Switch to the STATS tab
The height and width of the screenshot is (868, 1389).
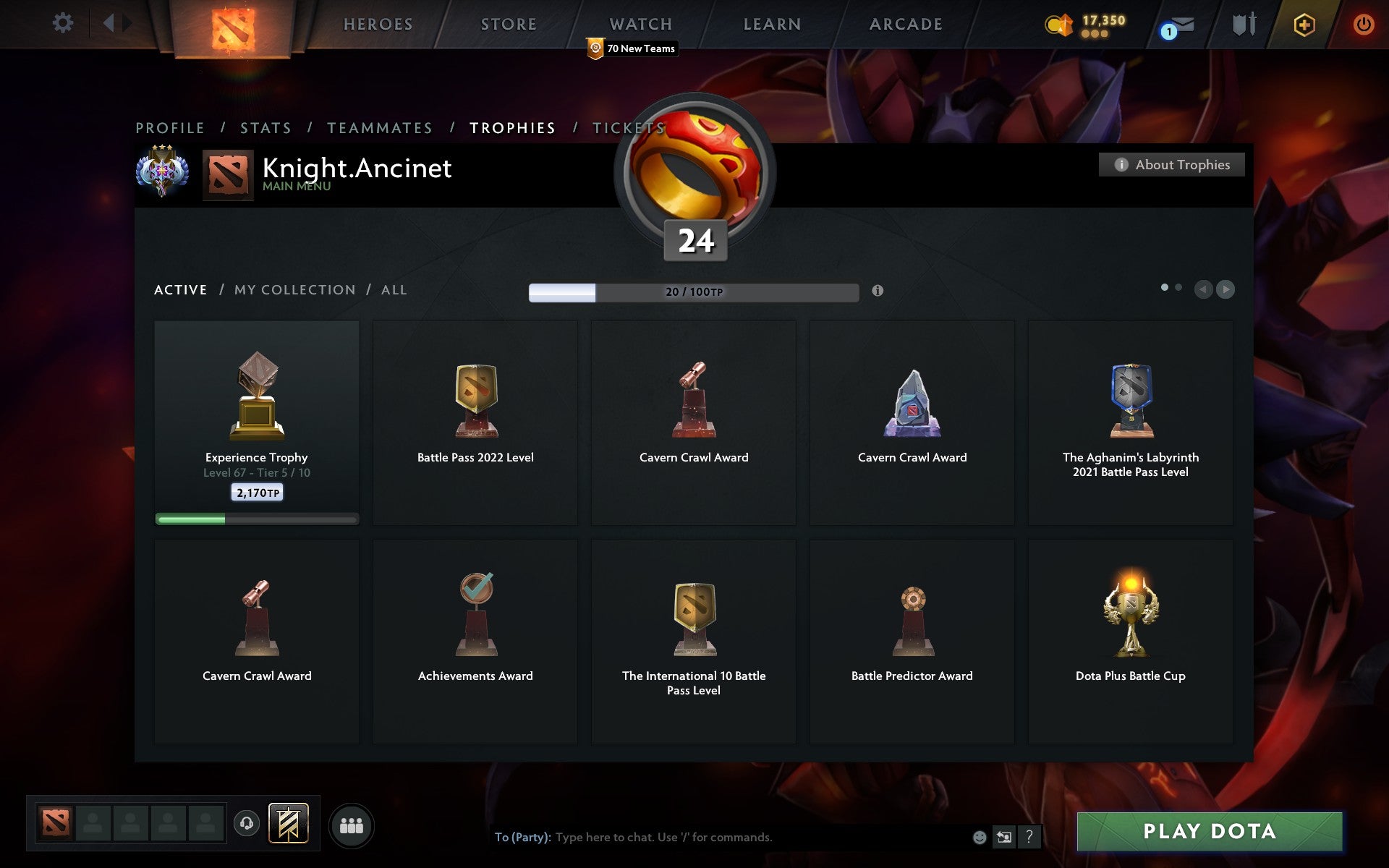tap(266, 127)
